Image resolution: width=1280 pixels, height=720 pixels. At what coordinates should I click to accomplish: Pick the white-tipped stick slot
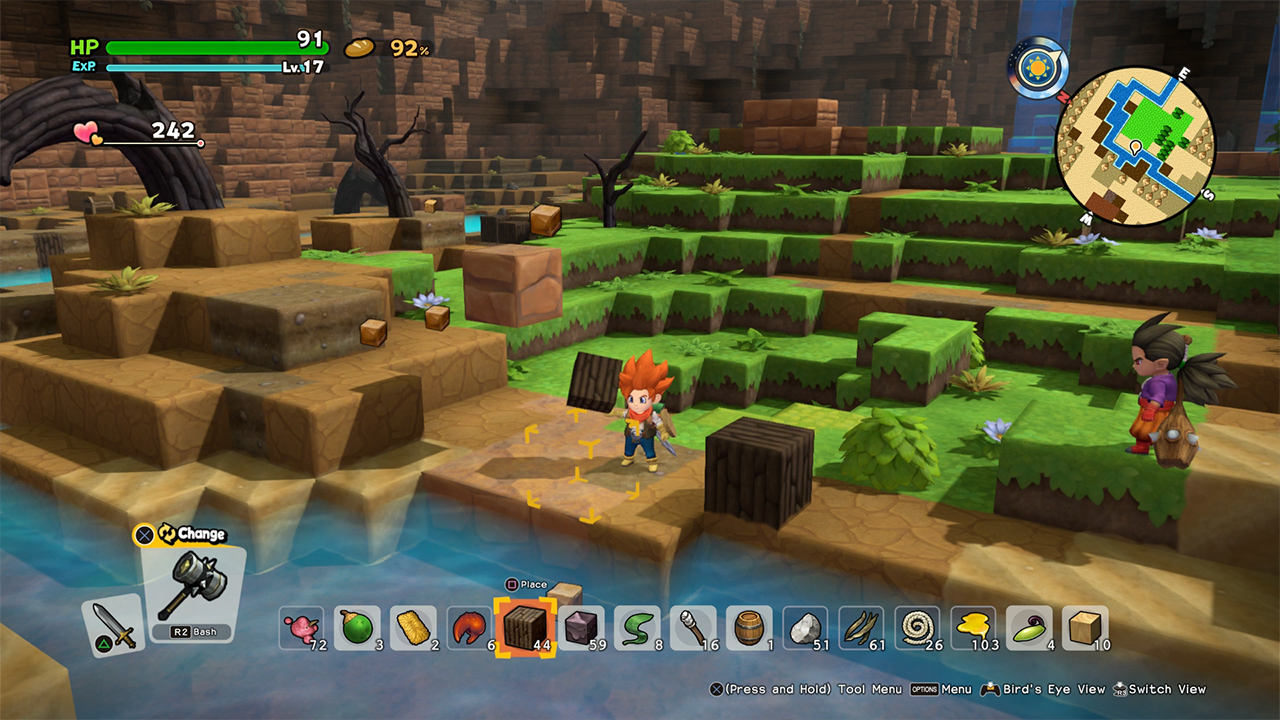point(693,628)
